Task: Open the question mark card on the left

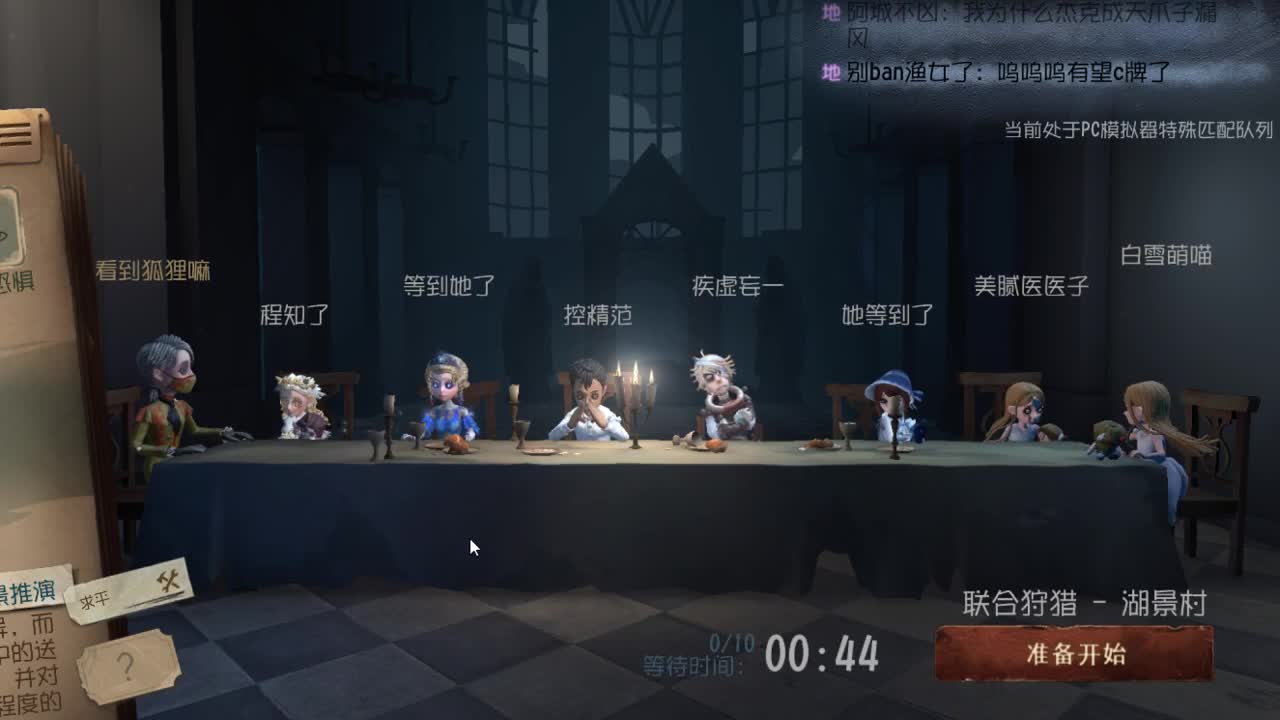Action: [x=127, y=665]
